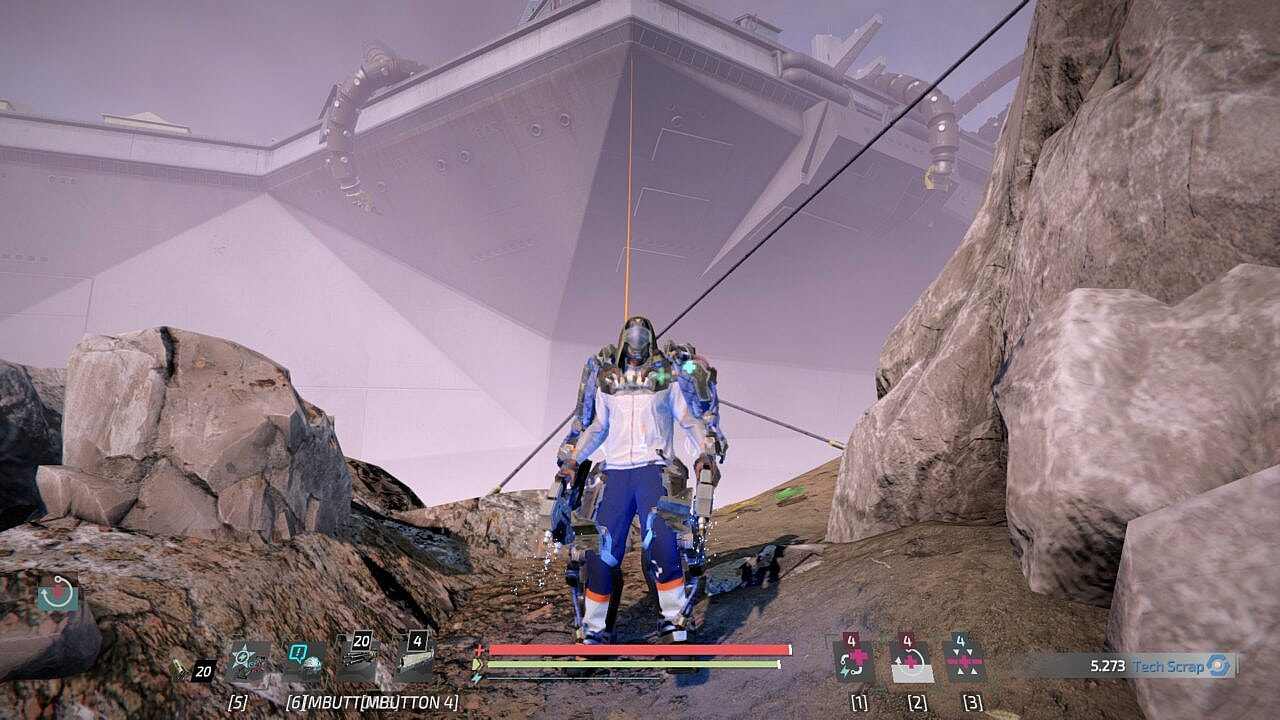Use the energy-to-health conversion injectable
The width and height of the screenshot is (1280, 720).
(x=855, y=661)
